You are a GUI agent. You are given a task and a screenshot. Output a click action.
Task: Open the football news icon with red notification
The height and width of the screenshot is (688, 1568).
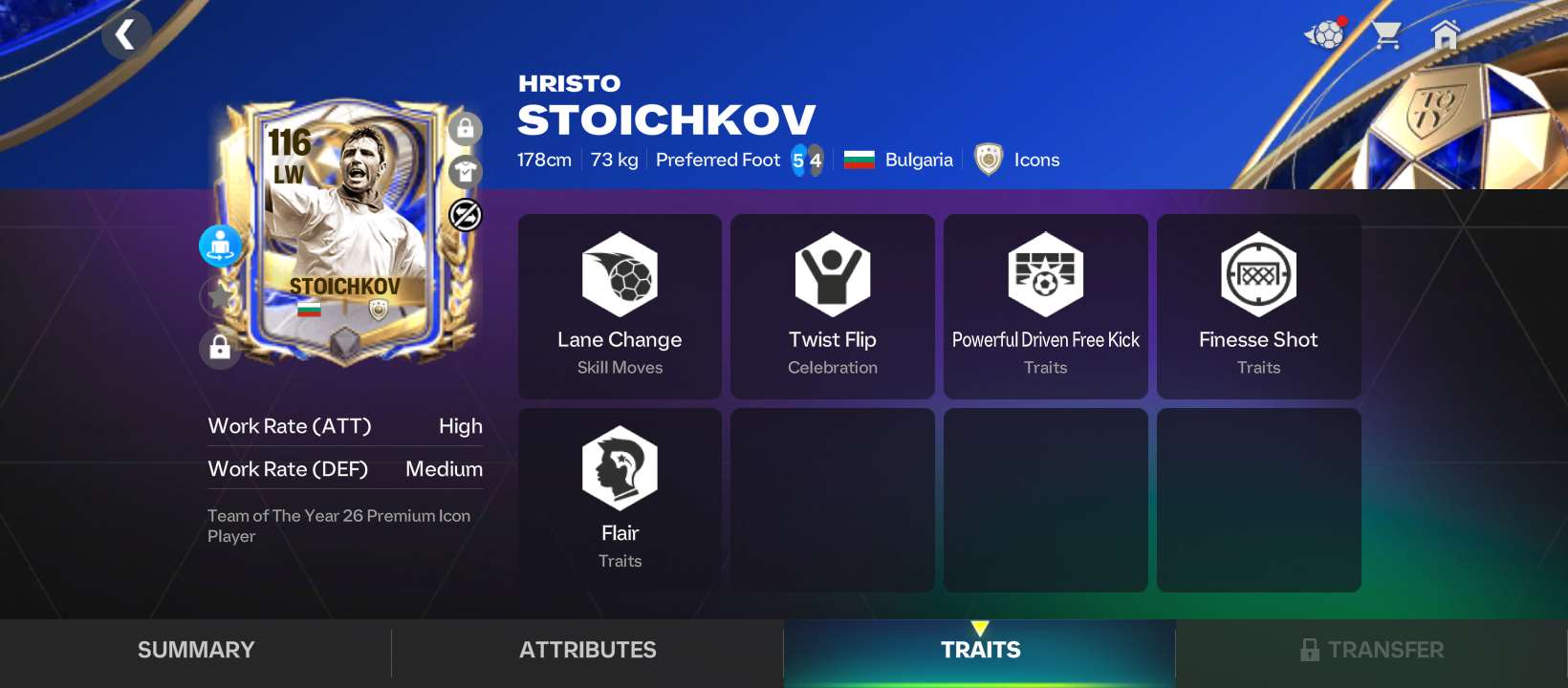click(x=1324, y=34)
